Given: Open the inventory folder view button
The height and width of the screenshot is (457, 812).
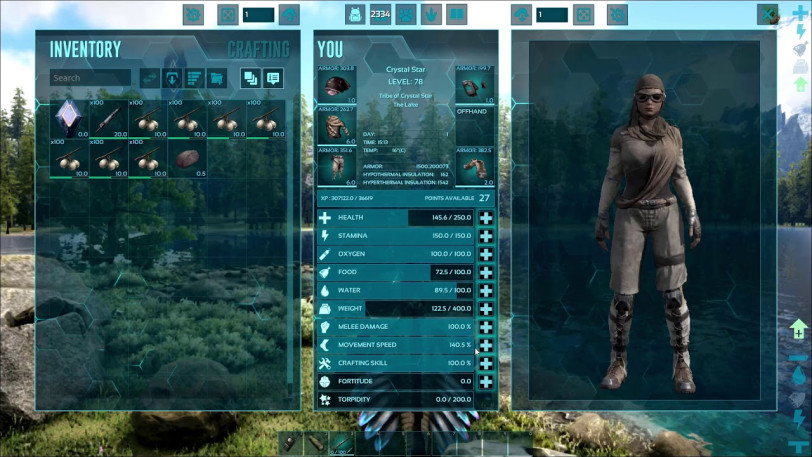Looking at the screenshot, I should tap(217, 78).
